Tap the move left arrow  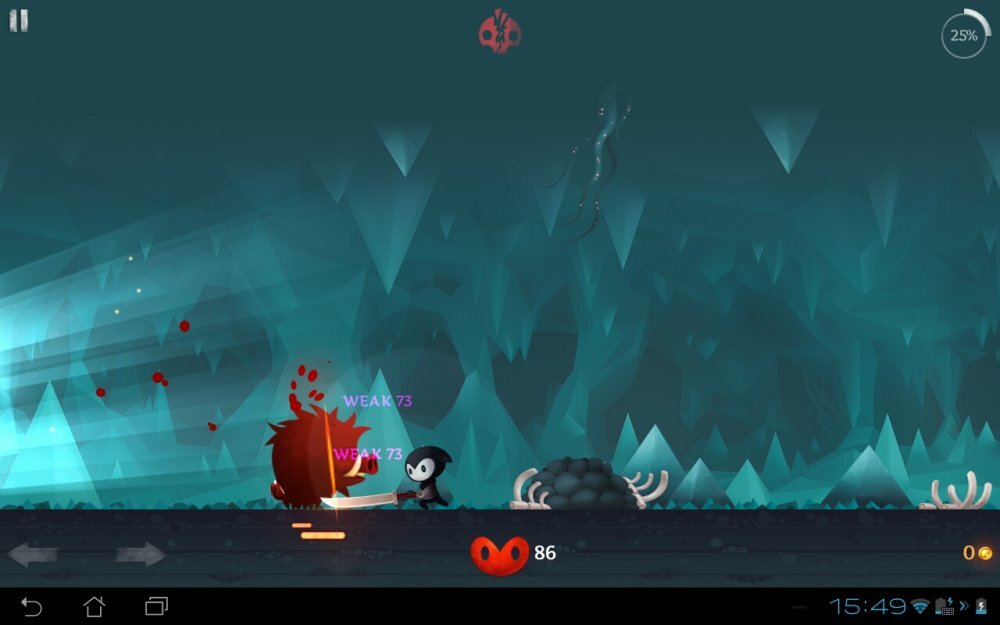pyautogui.click(x=32, y=554)
